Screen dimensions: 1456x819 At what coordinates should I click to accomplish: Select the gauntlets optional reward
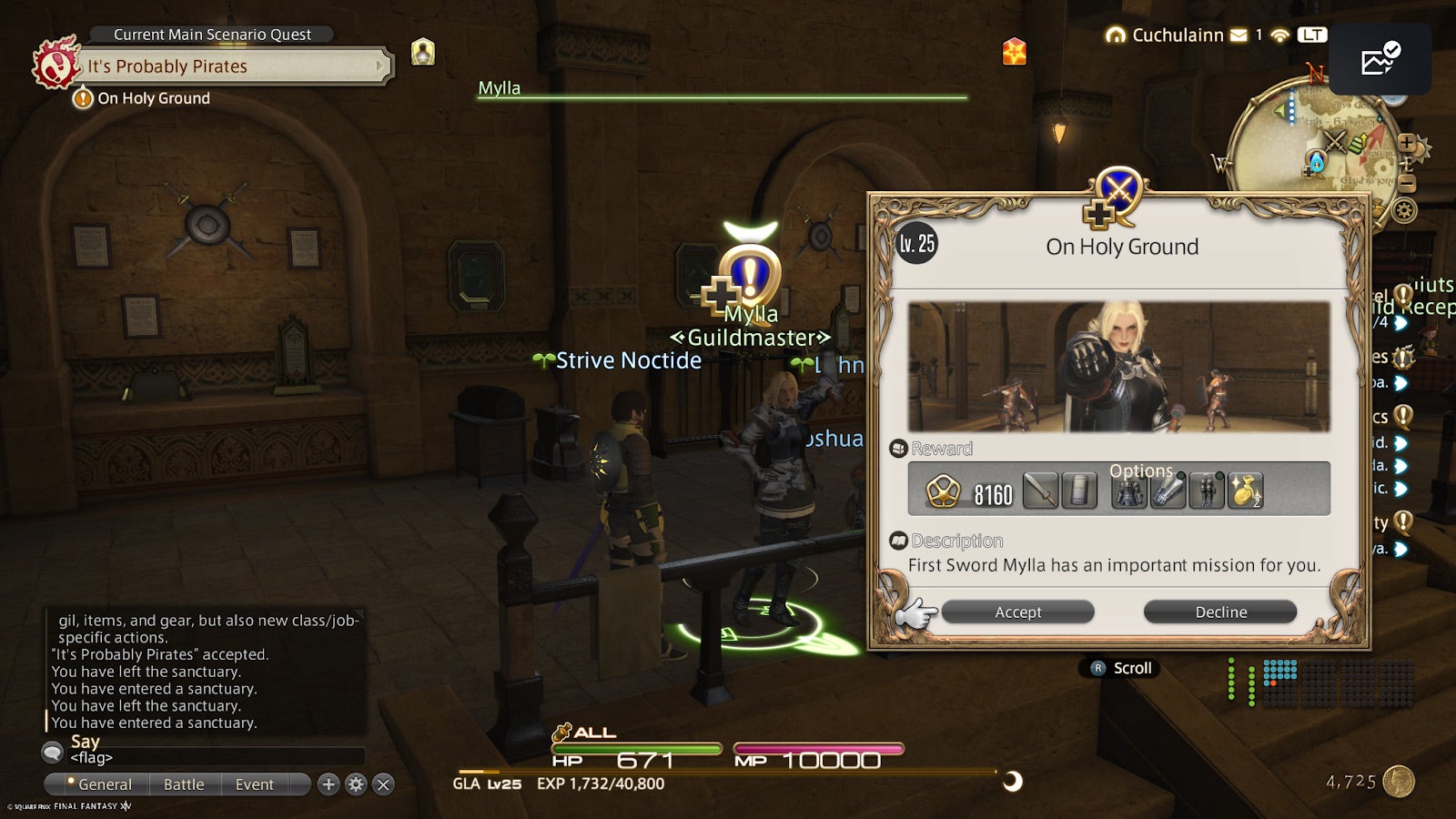click(x=1168, y=490)
